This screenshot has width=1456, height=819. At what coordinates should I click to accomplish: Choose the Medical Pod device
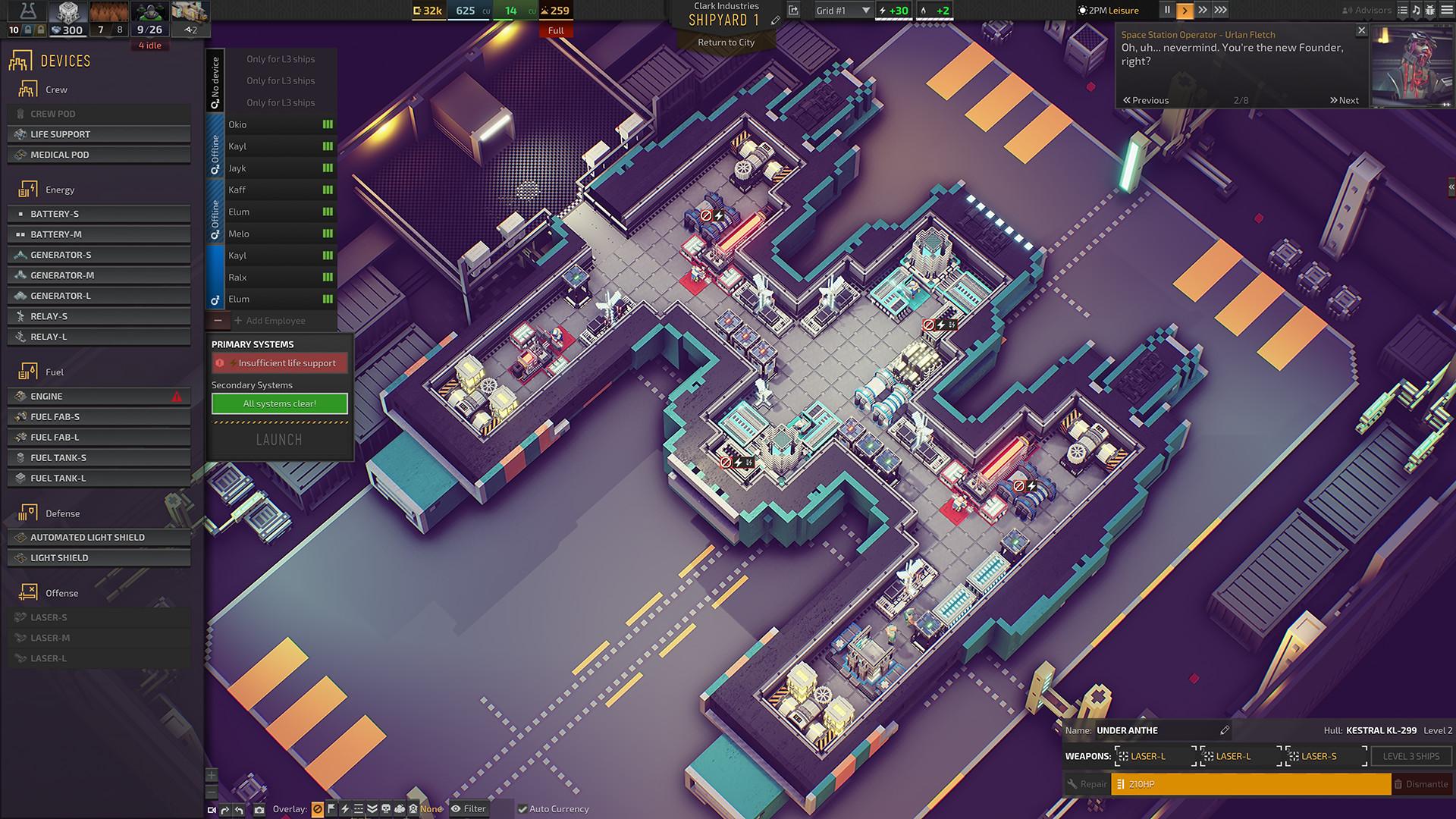tap(99, 155)
